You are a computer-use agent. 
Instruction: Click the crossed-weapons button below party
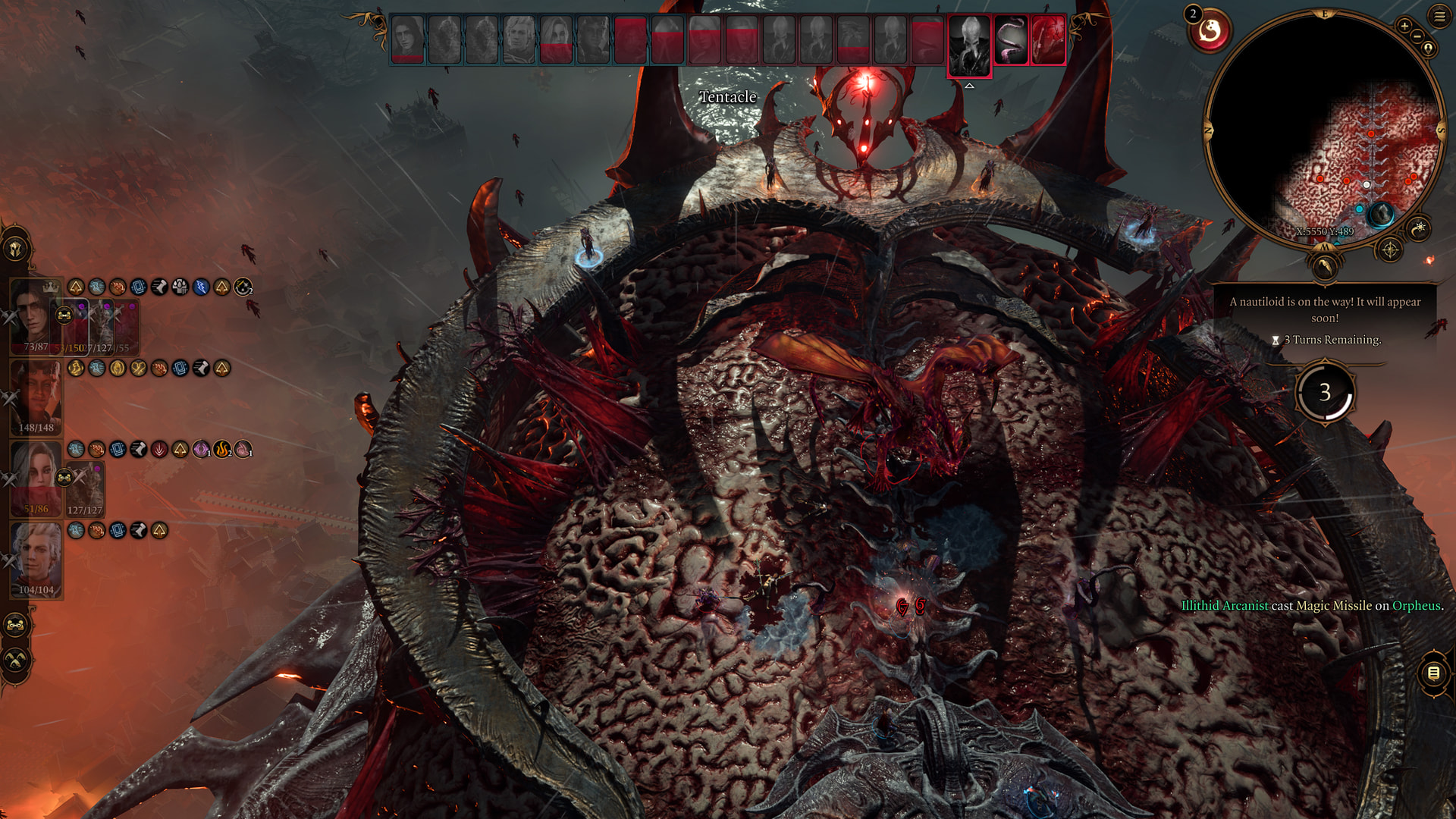tap(15, 661)
